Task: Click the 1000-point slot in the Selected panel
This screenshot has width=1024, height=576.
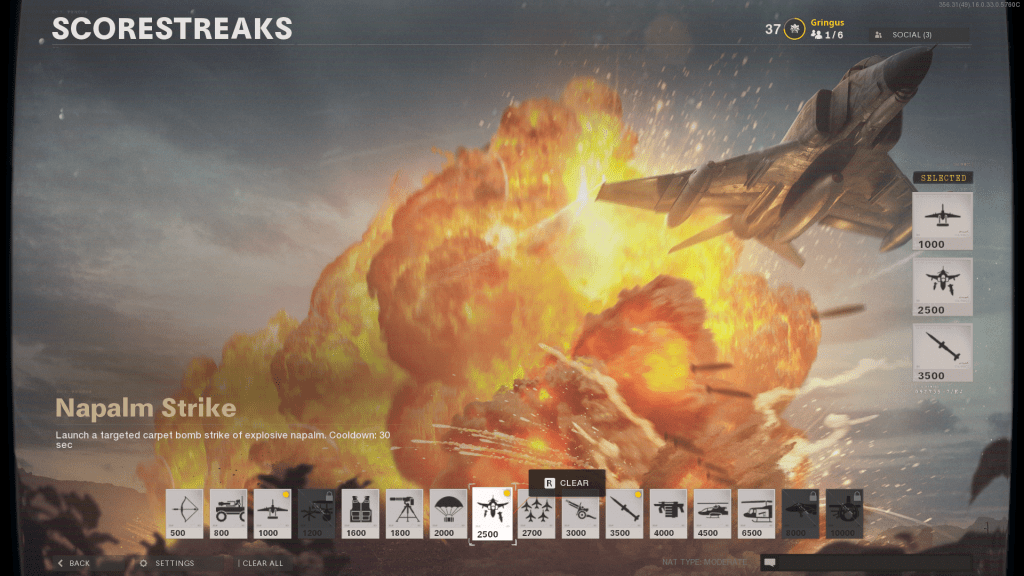Action: click(x=942, y=220)
